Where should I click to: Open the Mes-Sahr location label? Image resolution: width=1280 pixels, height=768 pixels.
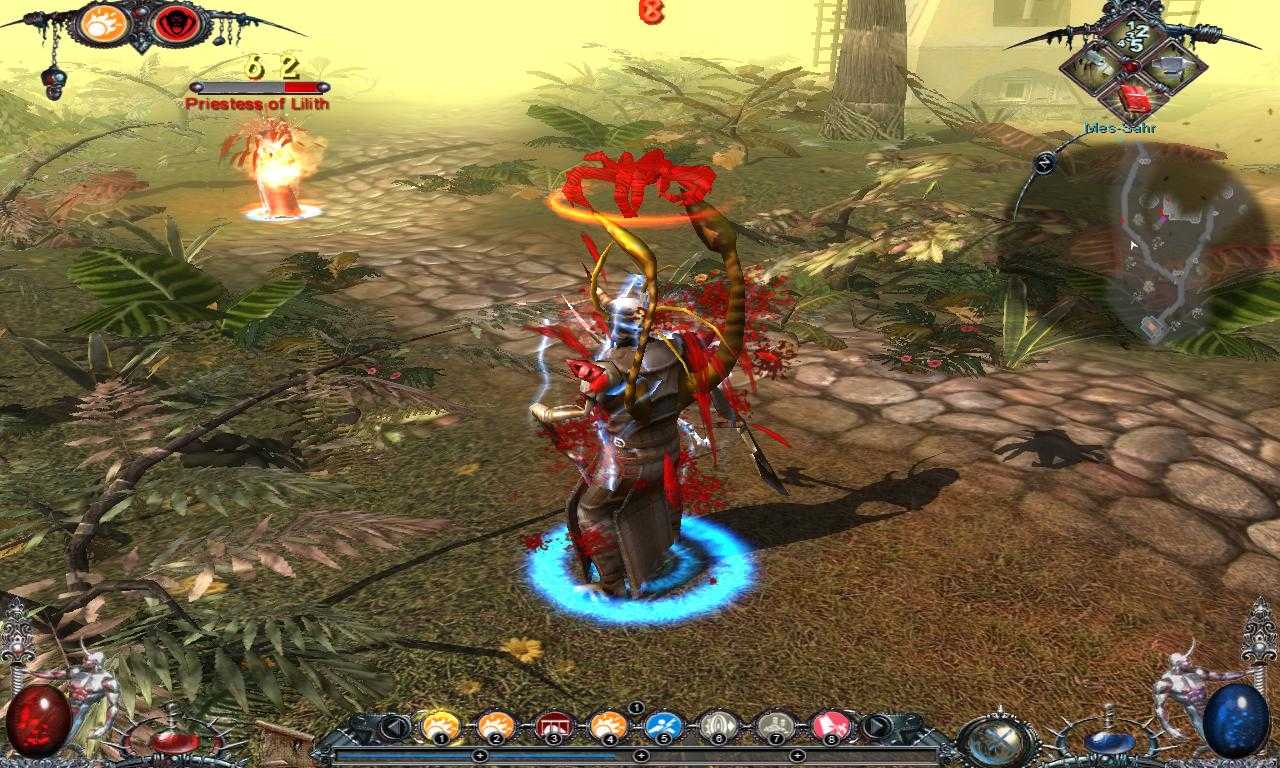coord(1122,128)
